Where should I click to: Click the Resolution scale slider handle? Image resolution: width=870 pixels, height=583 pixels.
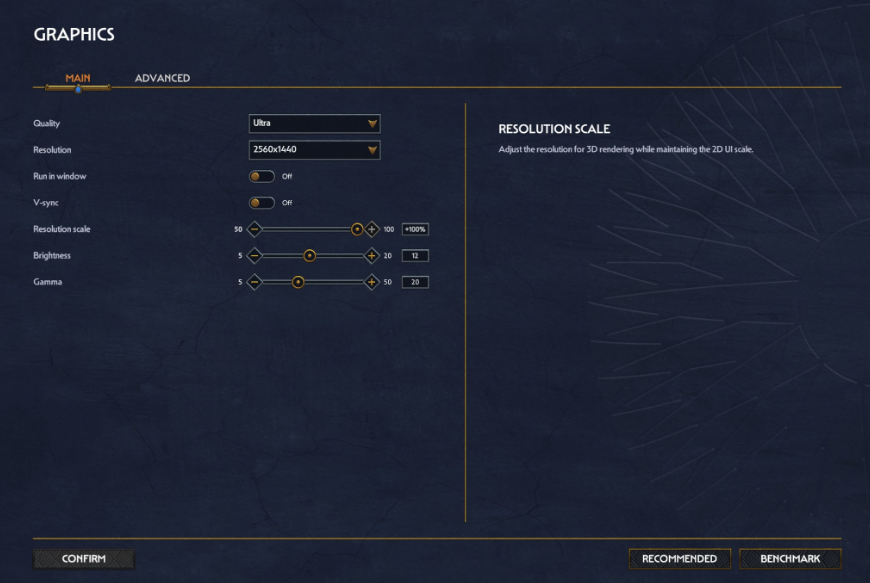click(357, 229)
